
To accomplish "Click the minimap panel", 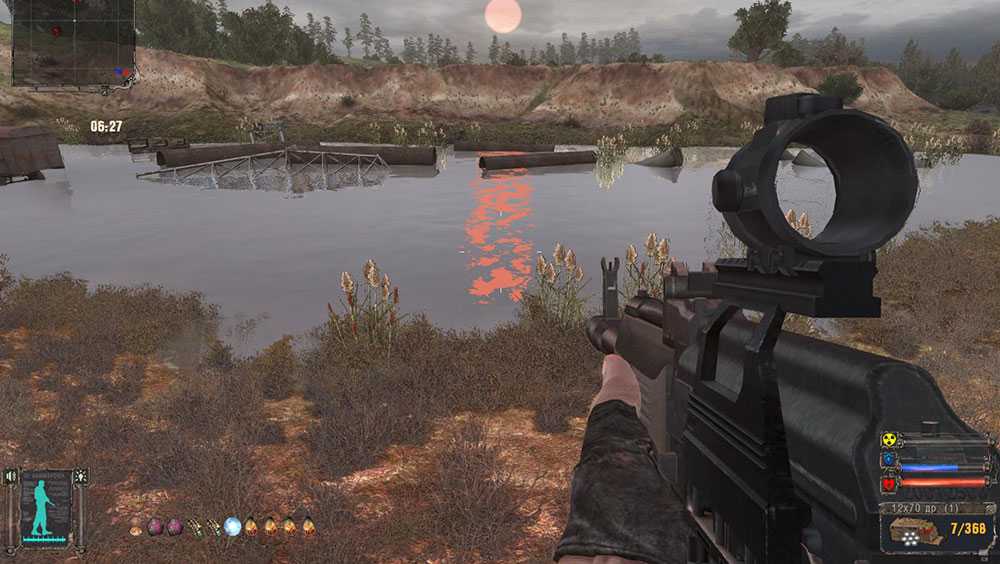I will click(72, 41).
